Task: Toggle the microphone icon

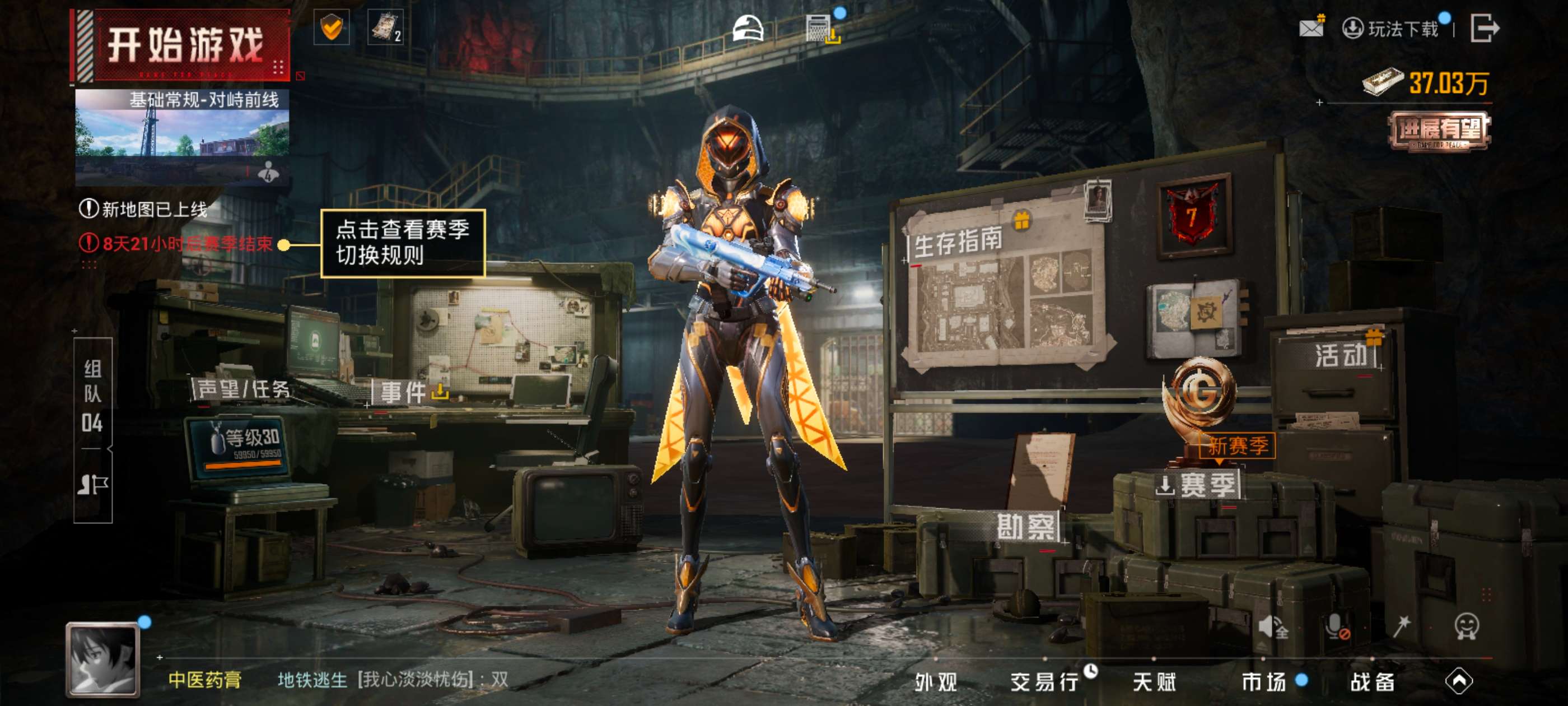Action: pyautogui.click(x=1337, y=627)
